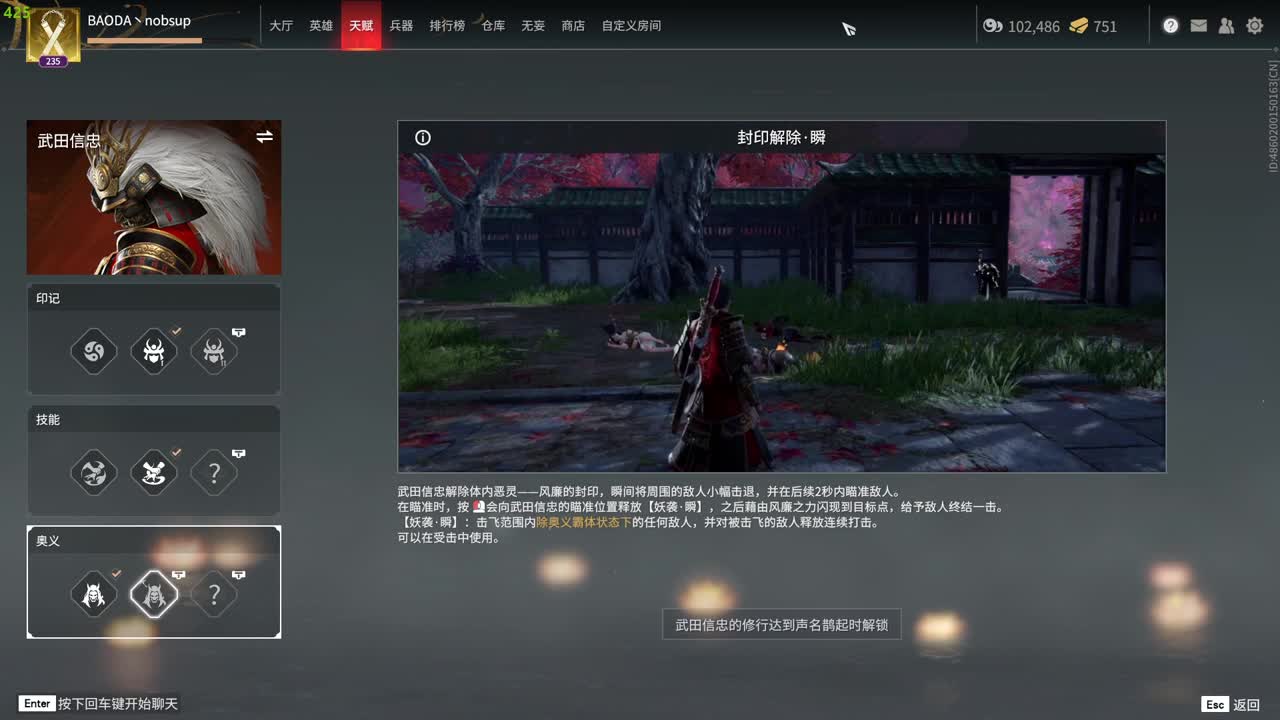Viewport: 1280px width, 720px height.
Task: Click the locked question-mark ultimate icon
Action: [x=214, y=594]
